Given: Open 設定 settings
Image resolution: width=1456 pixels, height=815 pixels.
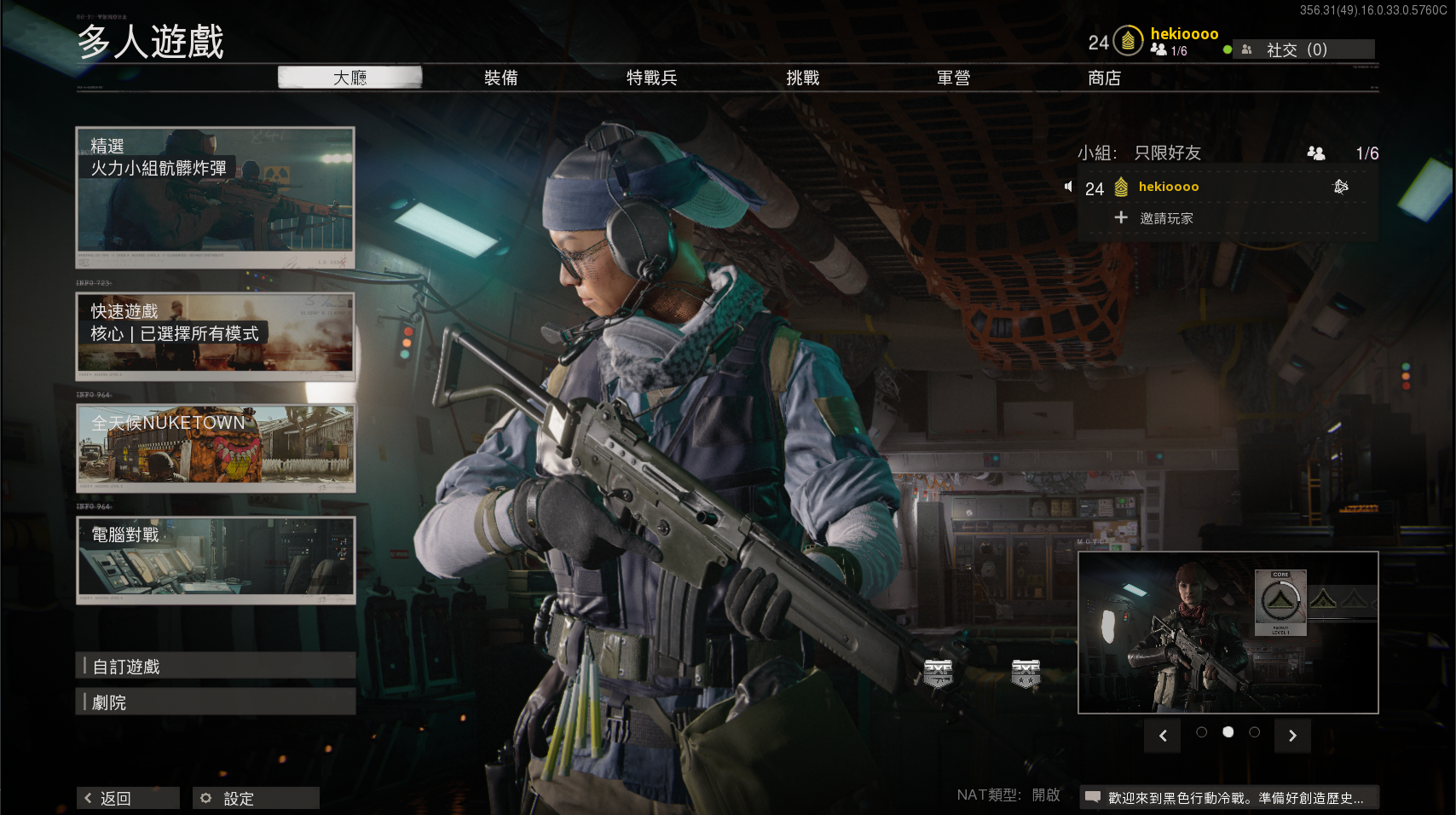Looking at the screenshot, I should pyautogui.click(x=256, y=798).
